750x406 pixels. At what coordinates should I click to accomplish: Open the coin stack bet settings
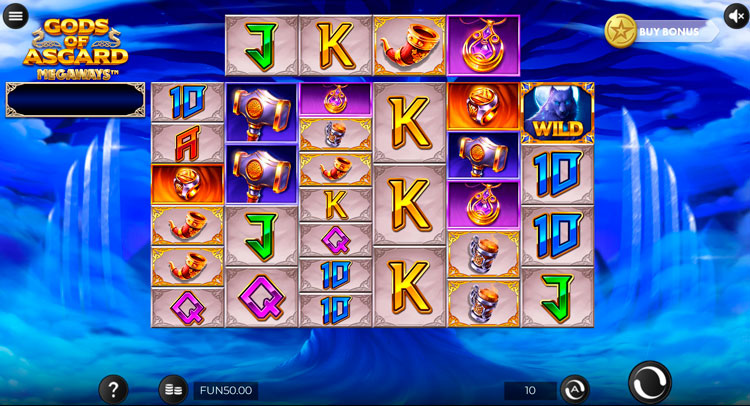pyautogui.click(x=173, y=389)
